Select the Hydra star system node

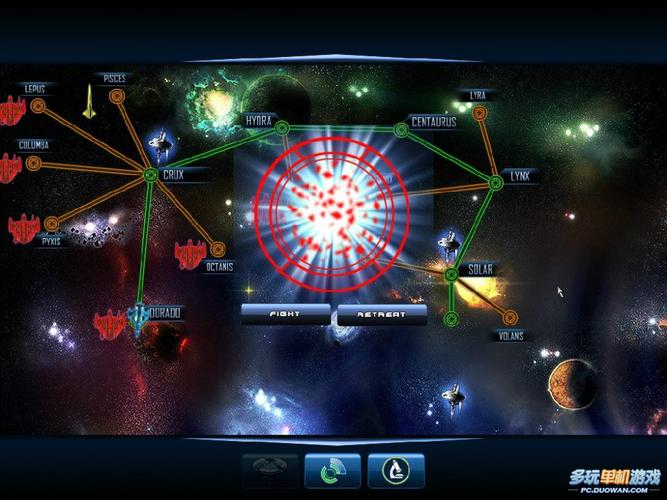tap(282, 126)
